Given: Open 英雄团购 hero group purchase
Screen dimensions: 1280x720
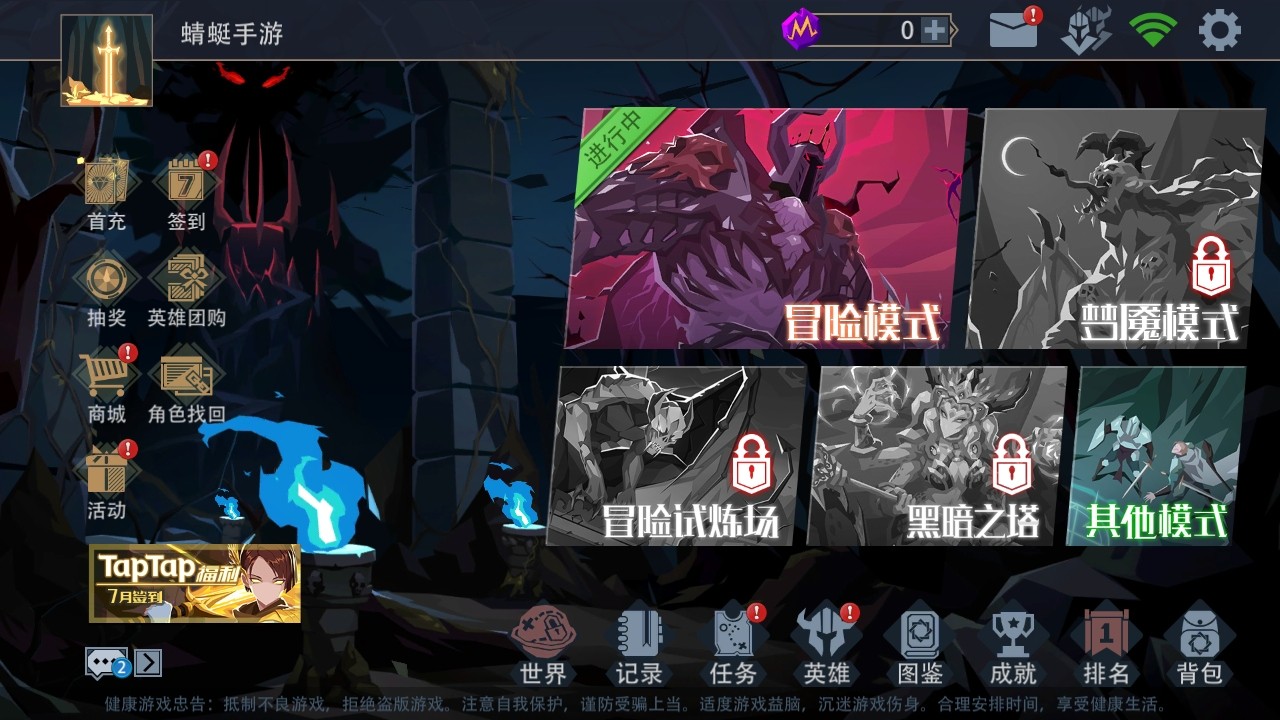Looking at the screenshot, I should [x=187, y=290].
